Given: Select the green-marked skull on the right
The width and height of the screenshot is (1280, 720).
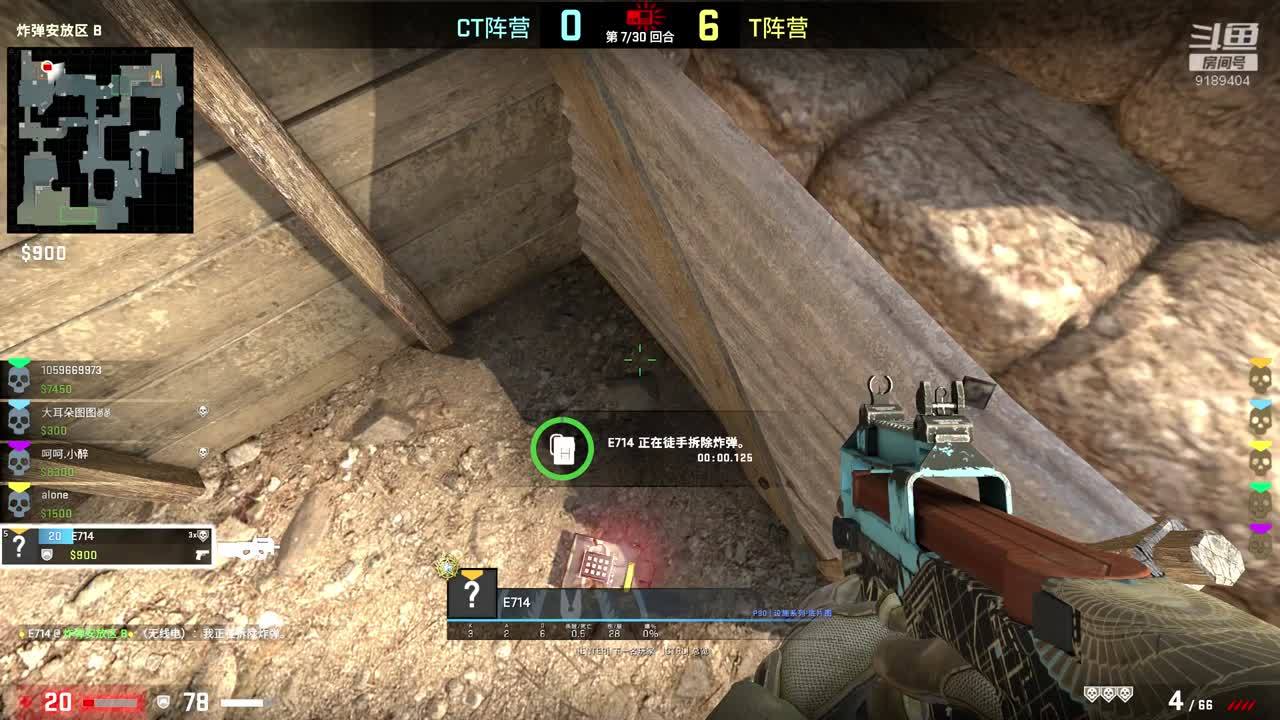Looking at the screenshot, I should coord(1261,504).
